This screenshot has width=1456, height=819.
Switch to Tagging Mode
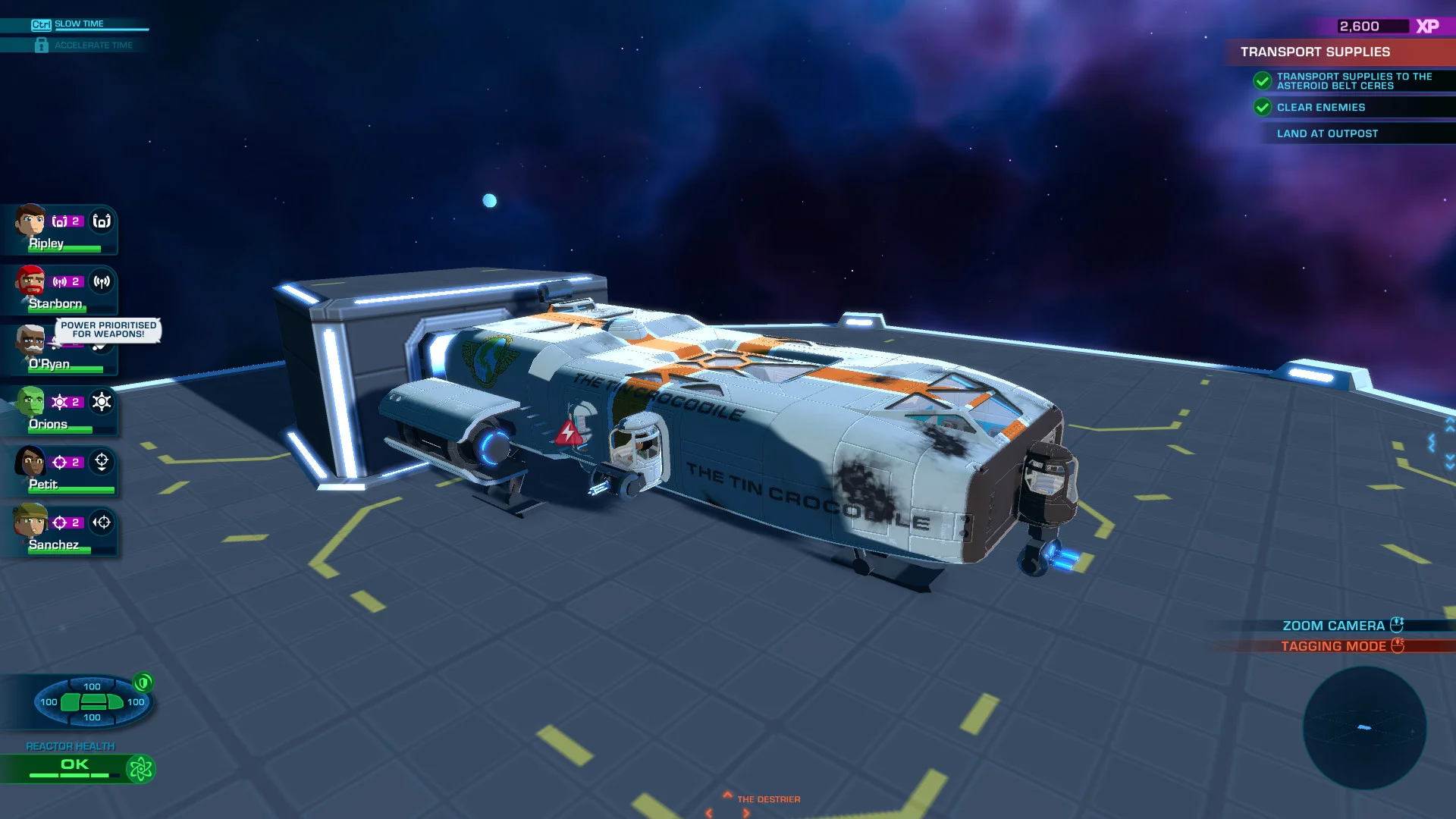click(x=1333, y=645)
